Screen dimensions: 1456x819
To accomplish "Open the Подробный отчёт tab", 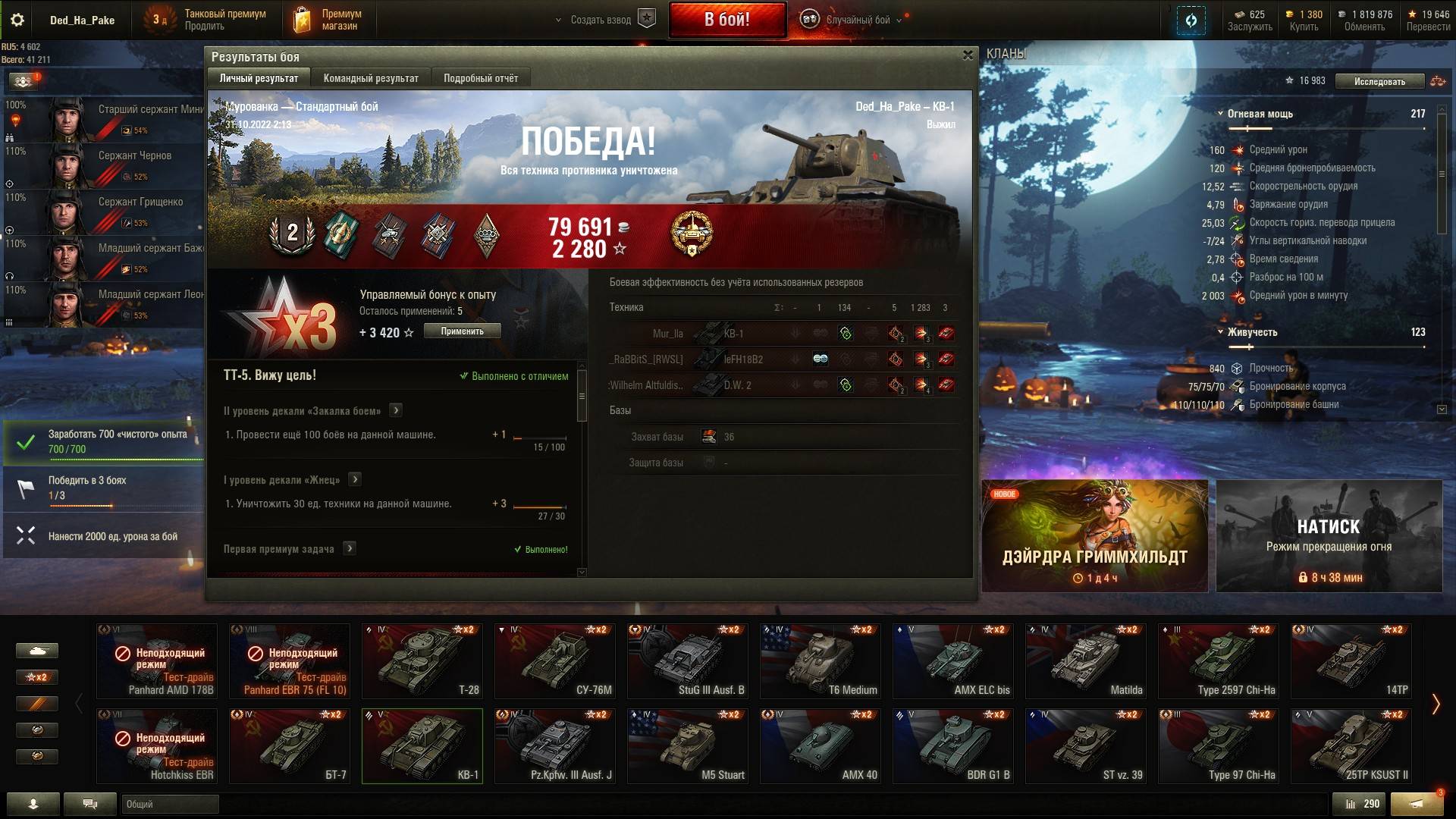I will click(481, 78).
